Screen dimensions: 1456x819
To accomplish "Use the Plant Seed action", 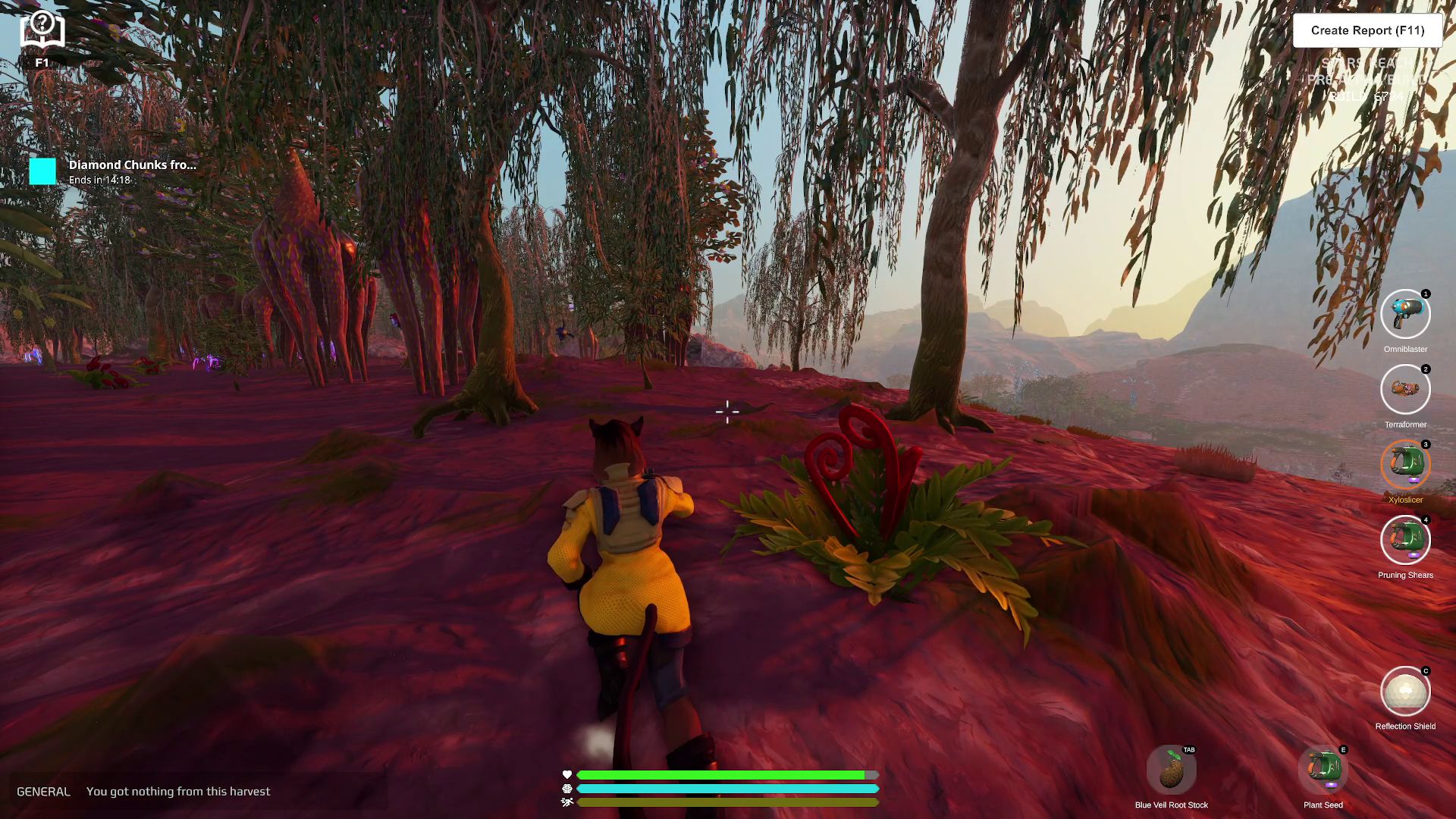I will click(1323, 770).
